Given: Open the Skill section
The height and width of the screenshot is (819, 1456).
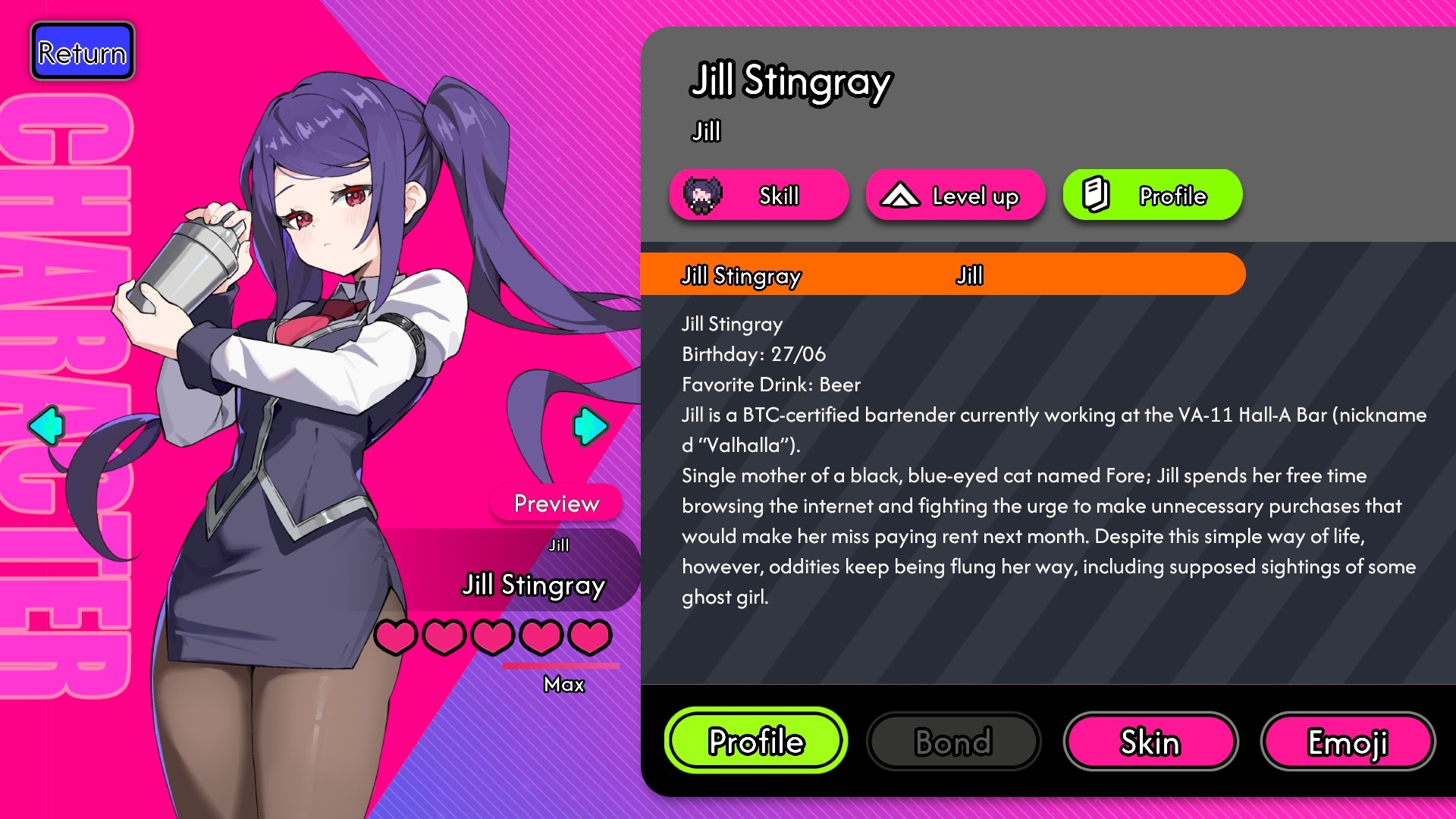Looking at the screenshot, I should 758,196.
